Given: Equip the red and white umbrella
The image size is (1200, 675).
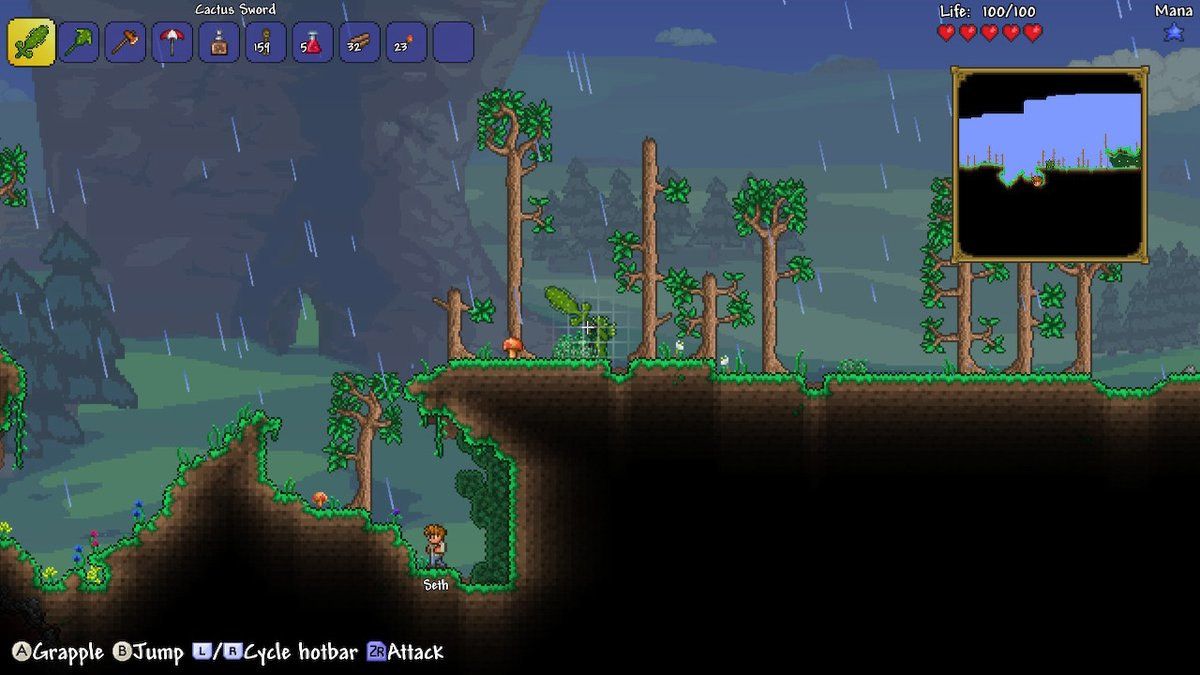Looking at the screenshot, I should tap(173, 43).
